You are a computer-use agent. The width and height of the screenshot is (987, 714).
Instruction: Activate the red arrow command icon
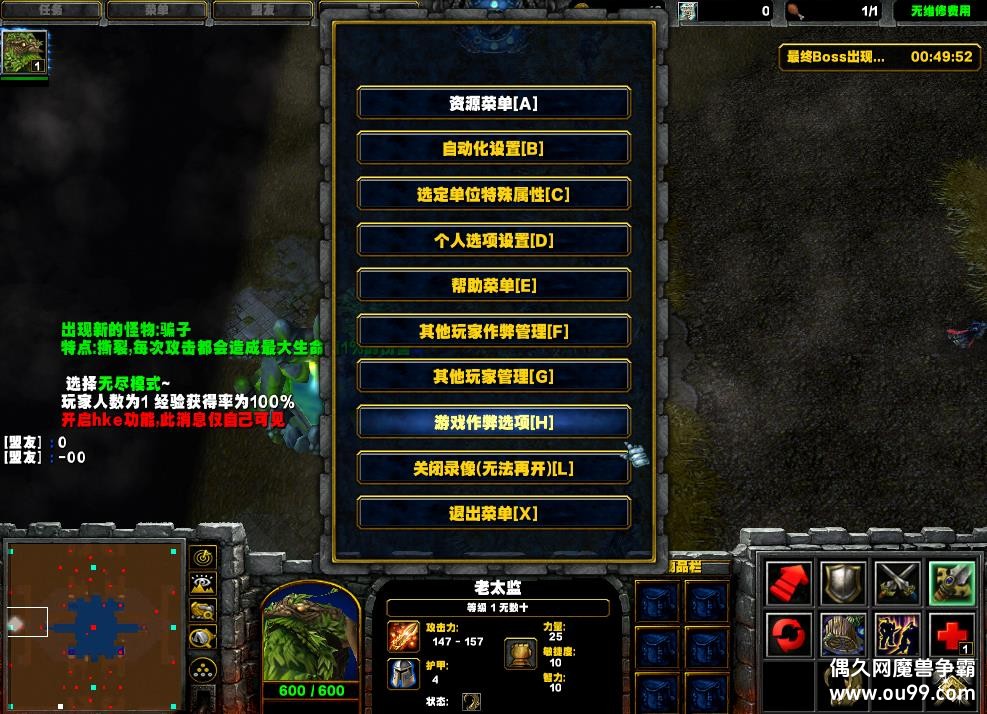[x=788, y=583]
